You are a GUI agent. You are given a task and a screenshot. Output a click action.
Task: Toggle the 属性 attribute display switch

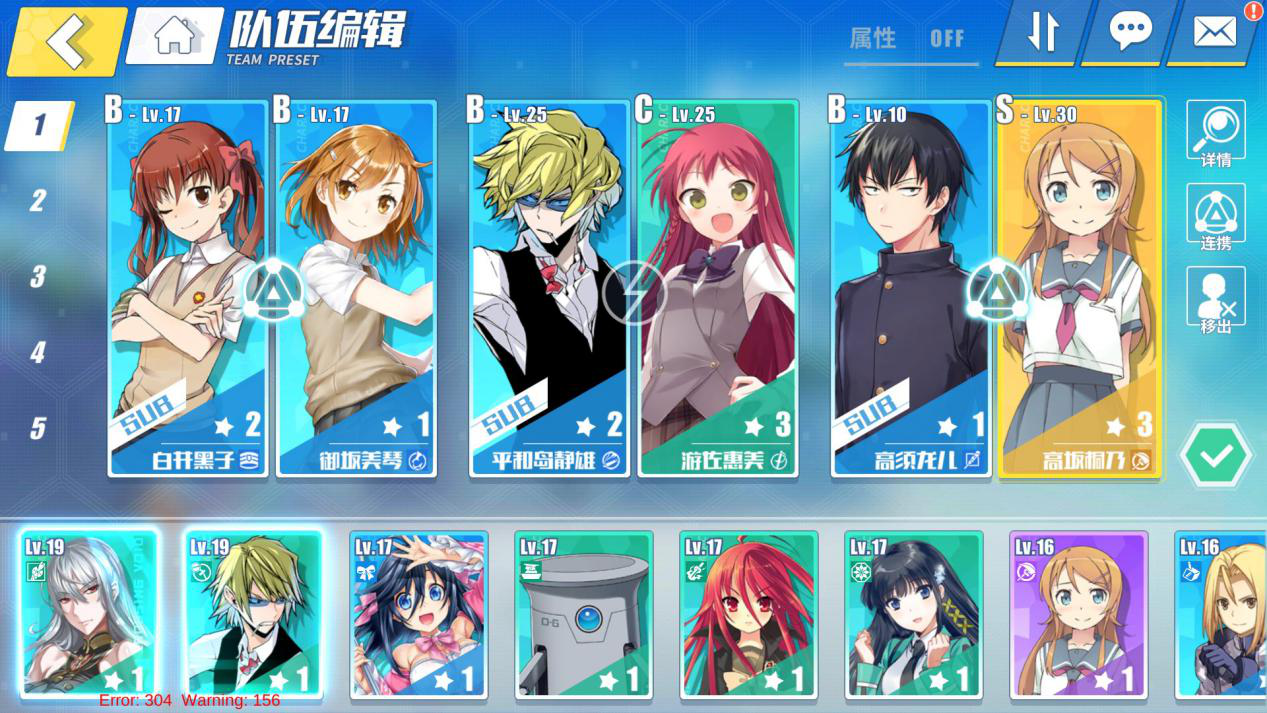tap(910, 40)
